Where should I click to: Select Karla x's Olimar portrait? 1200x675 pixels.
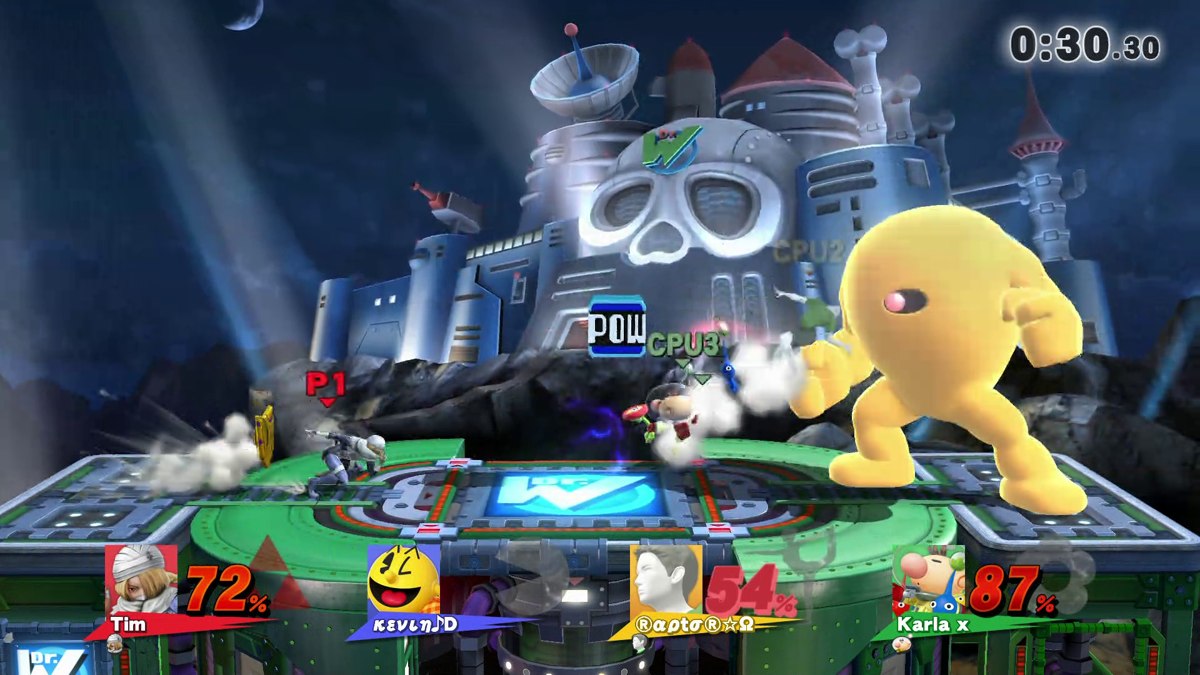coord(928,580)
